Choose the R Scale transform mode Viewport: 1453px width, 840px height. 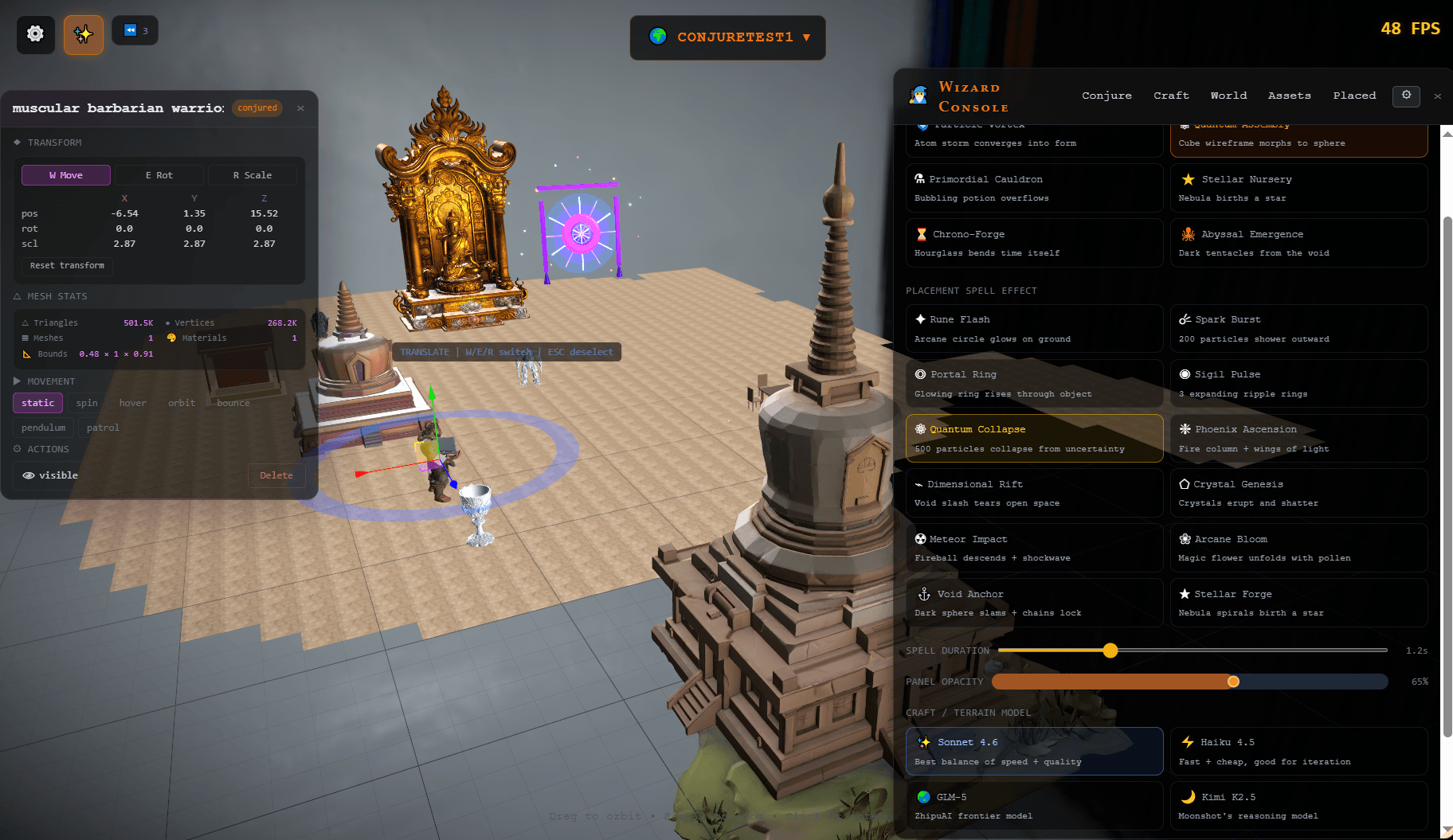tap(252, 175)
